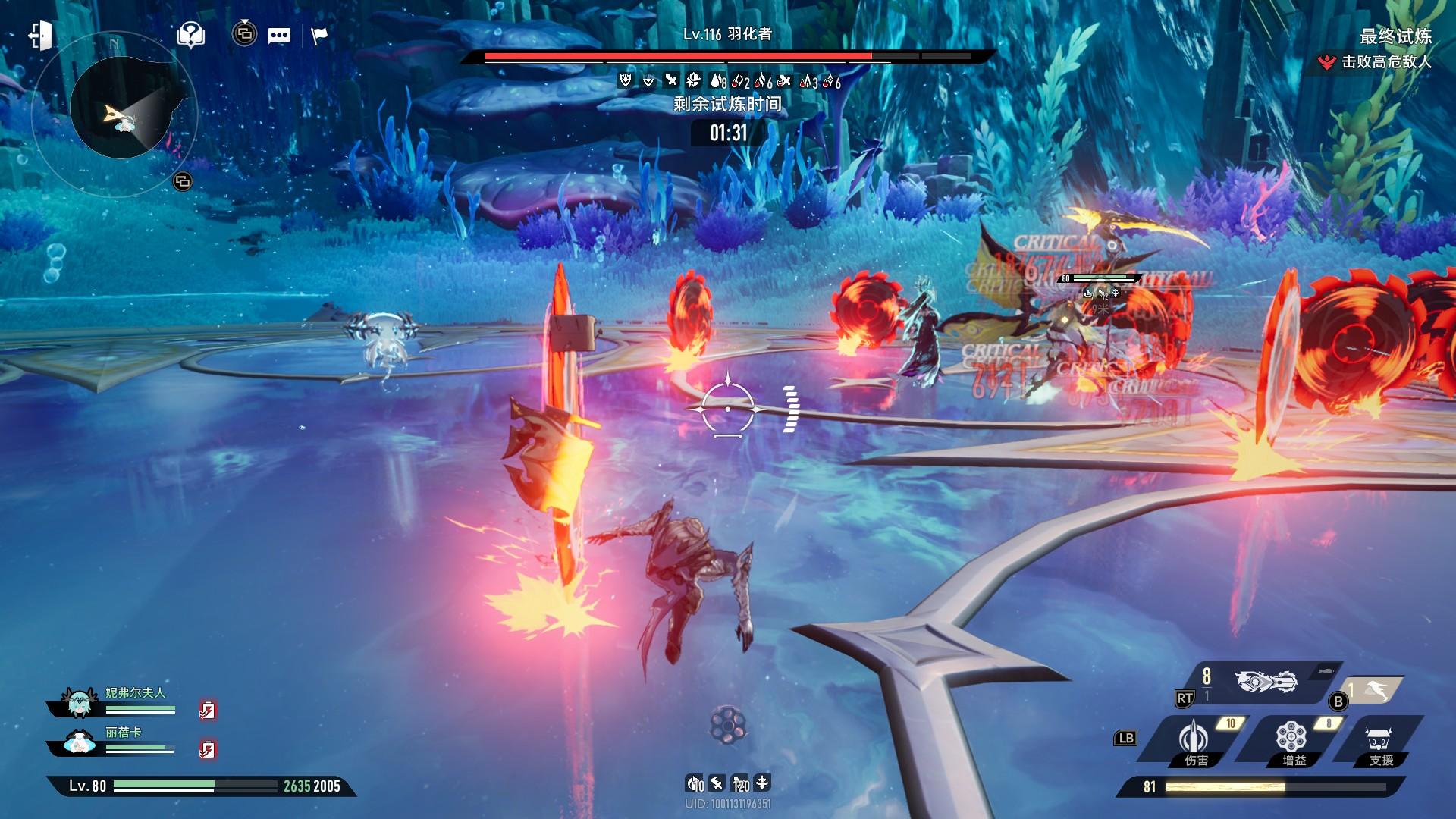
Task: Select teammate 丽蓓卡 portrait
Action: tap(78, 742)
